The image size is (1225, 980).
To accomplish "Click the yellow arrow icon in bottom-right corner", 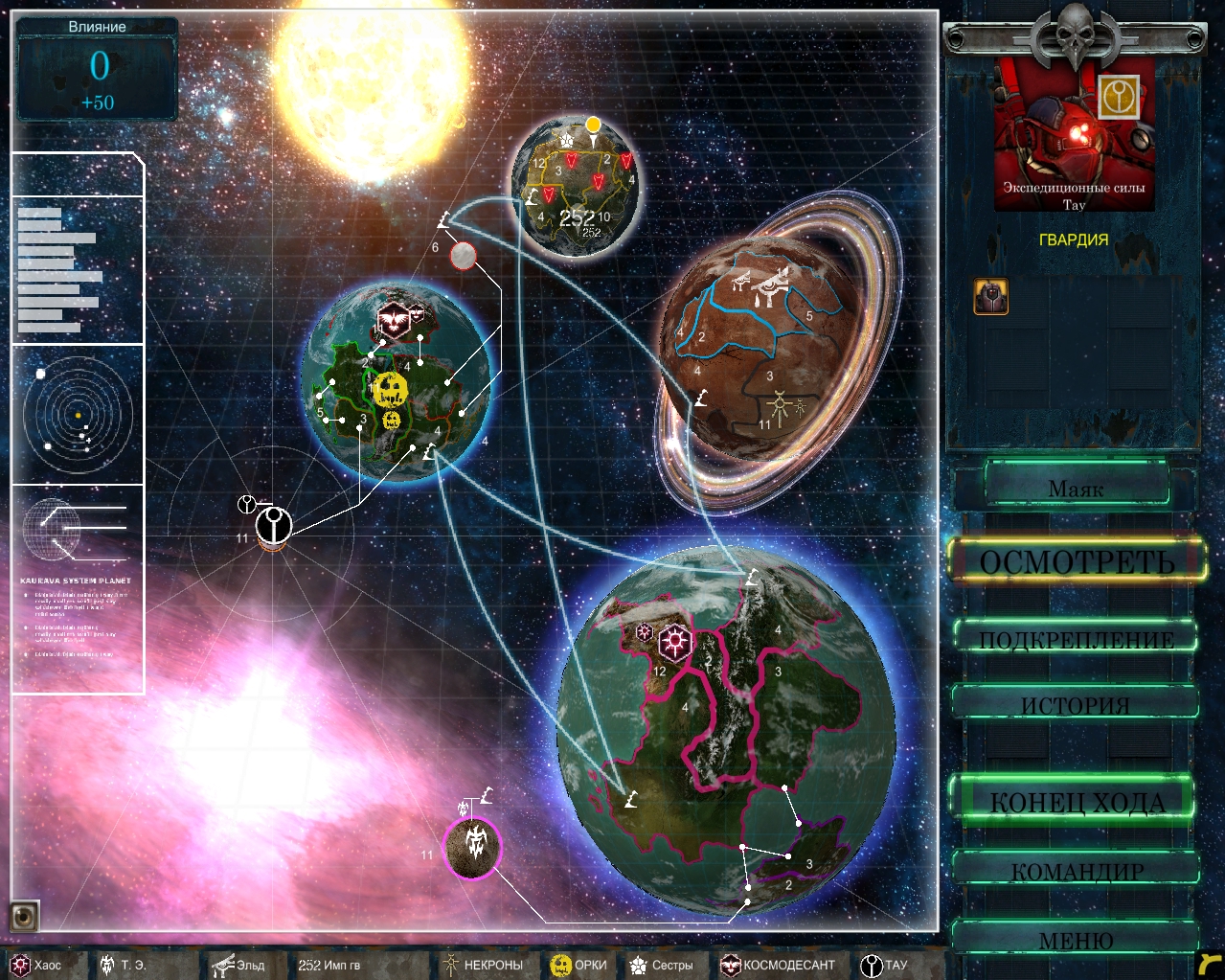I will pyautogui.click(x=1210, y=964).
